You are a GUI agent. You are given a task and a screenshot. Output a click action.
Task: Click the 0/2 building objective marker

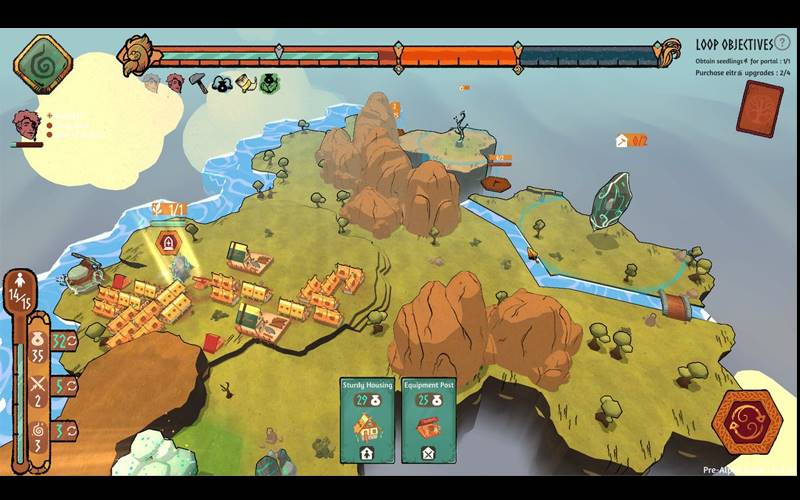click(x=632, y=141)
